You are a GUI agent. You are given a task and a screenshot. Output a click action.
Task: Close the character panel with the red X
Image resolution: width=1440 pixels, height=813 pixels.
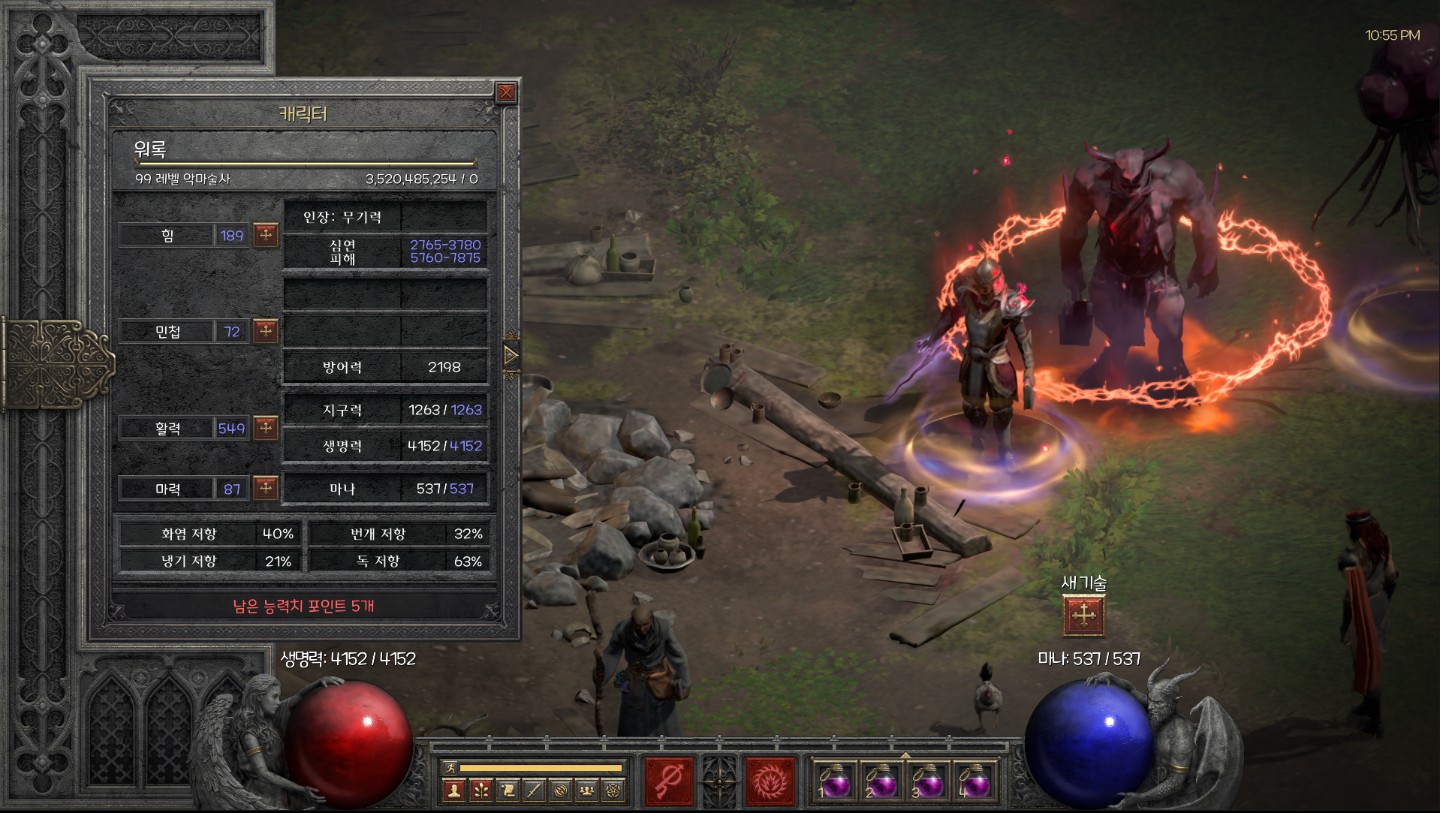click(507, 93)
